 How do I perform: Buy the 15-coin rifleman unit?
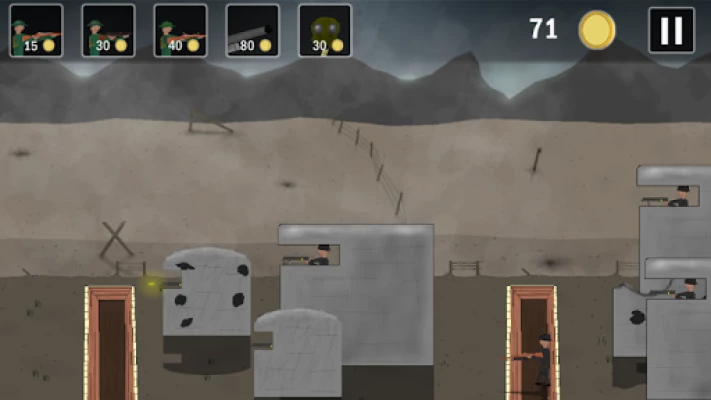click(36, 31)
